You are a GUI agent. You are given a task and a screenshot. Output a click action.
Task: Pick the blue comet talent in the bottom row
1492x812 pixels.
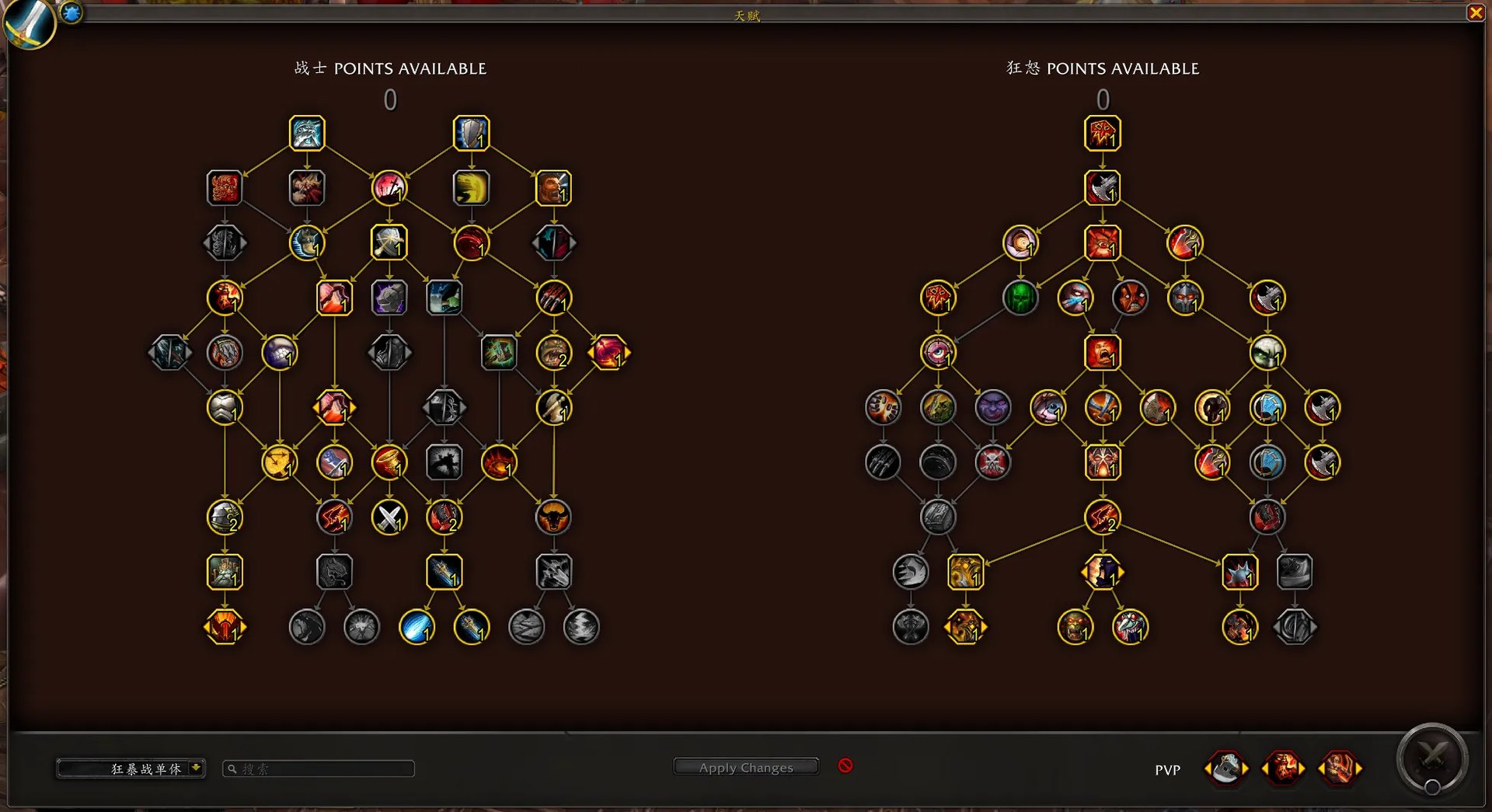coord(417,627)
